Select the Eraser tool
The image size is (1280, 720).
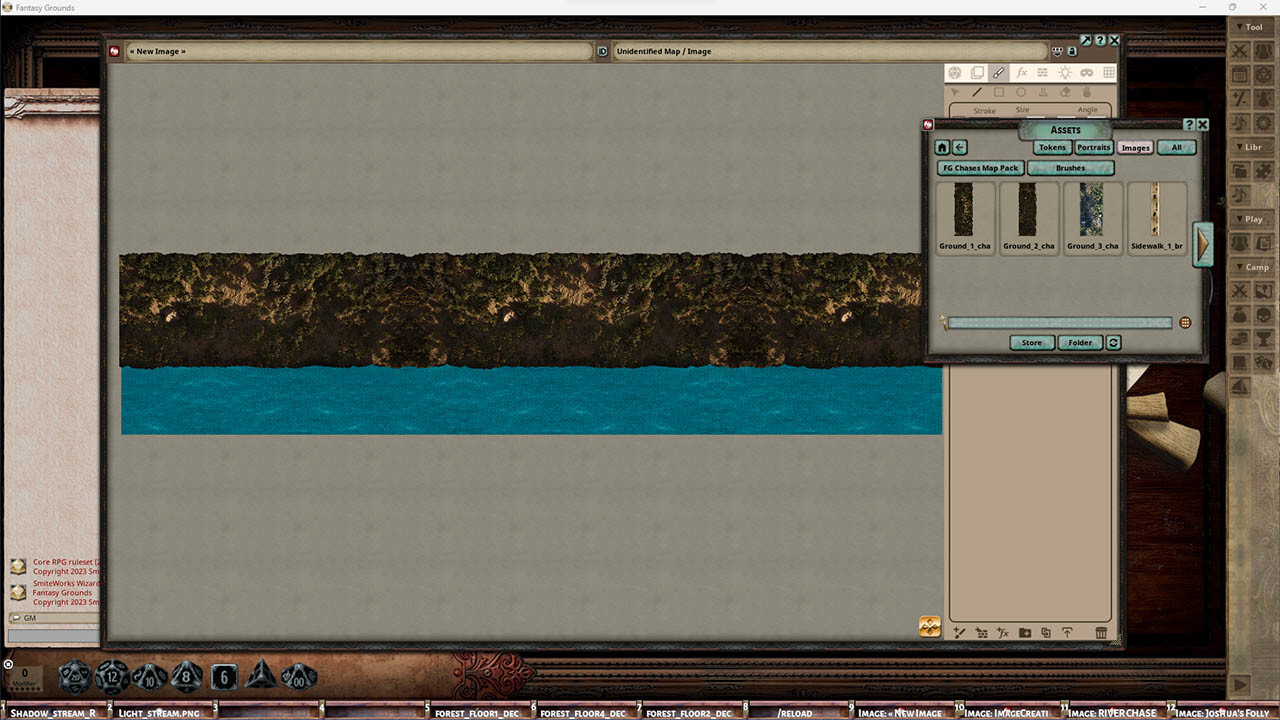1065,92
